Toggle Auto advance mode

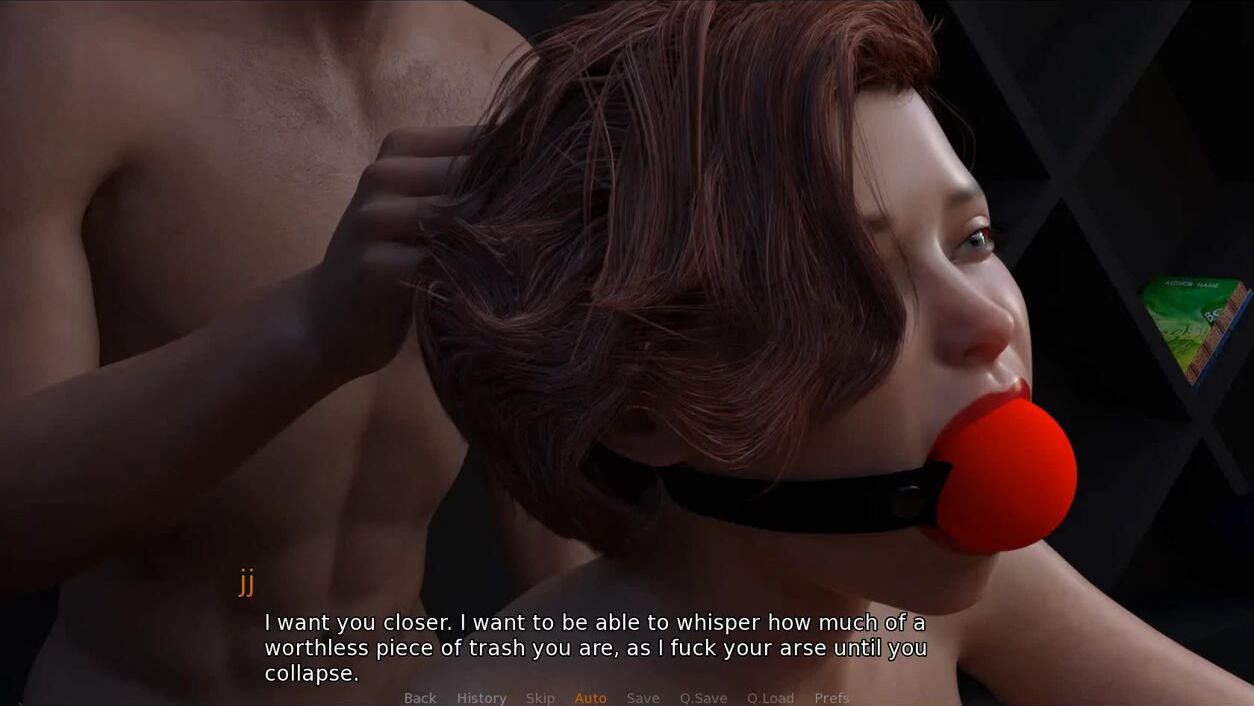click(590, 698)
